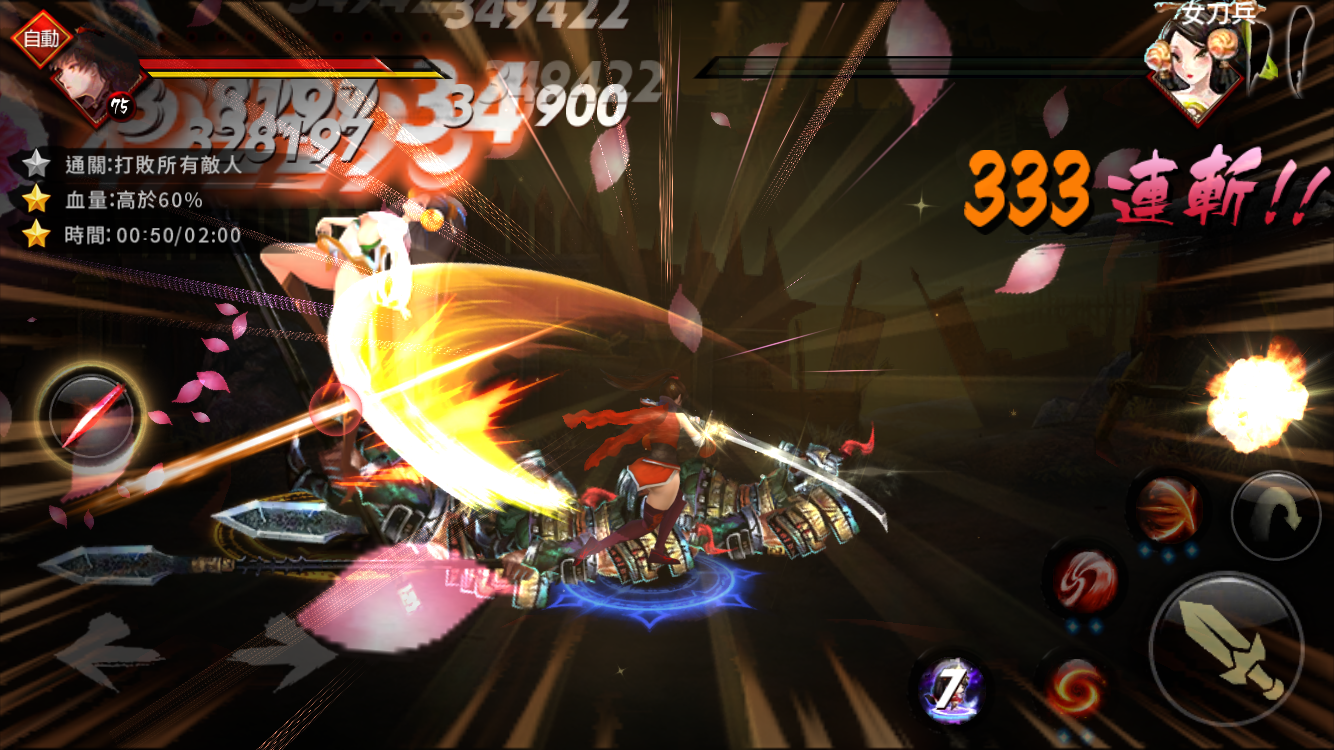
Task: Click the level 75 badge on portrait
Action: pyautogui.click(x=118, y=105)
